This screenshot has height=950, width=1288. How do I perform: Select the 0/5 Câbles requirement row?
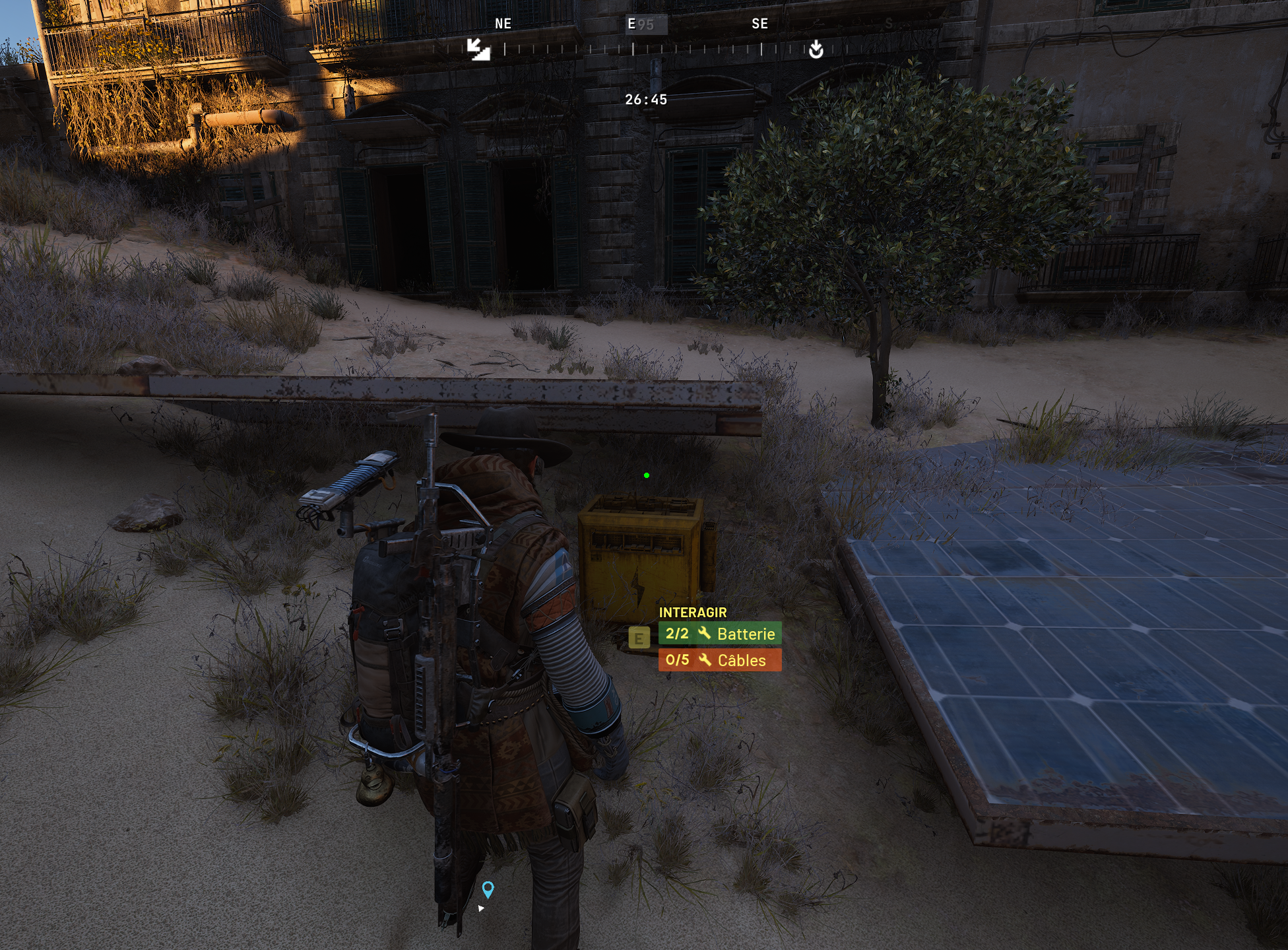click(720, 660)
